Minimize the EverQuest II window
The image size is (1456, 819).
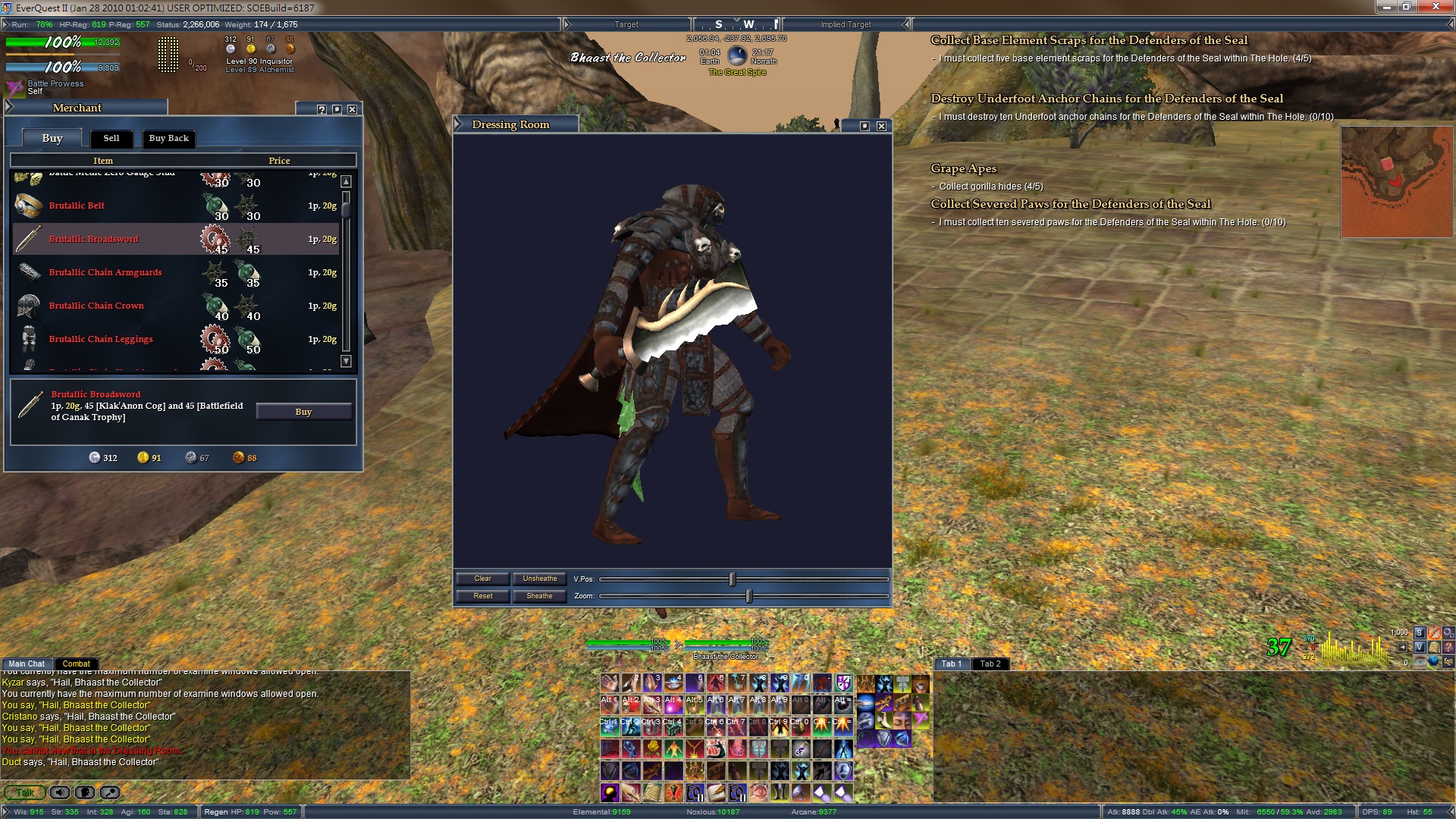point(1387,7)
